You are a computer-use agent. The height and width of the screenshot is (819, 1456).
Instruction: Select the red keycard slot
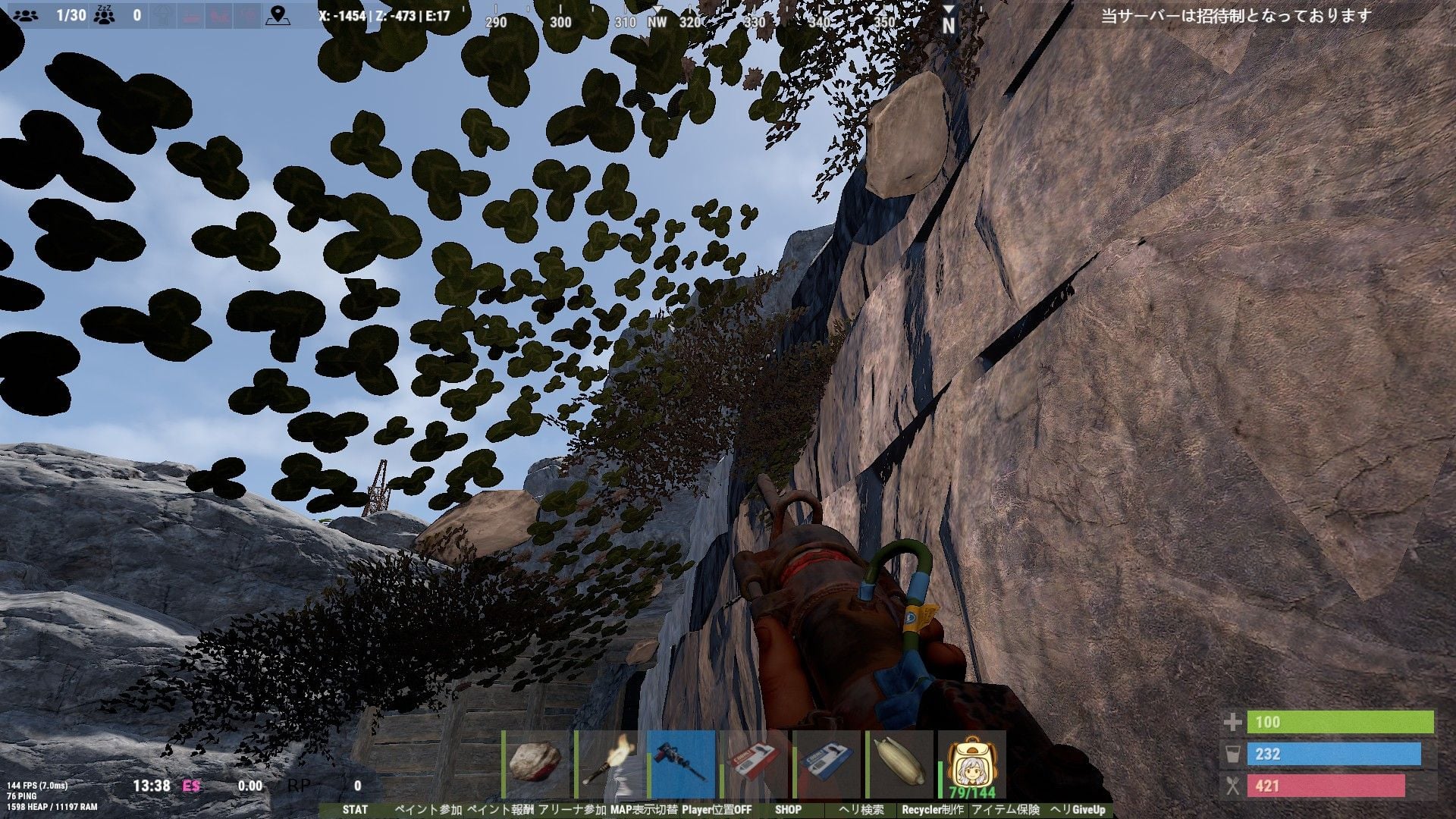(x=754, y=764)
